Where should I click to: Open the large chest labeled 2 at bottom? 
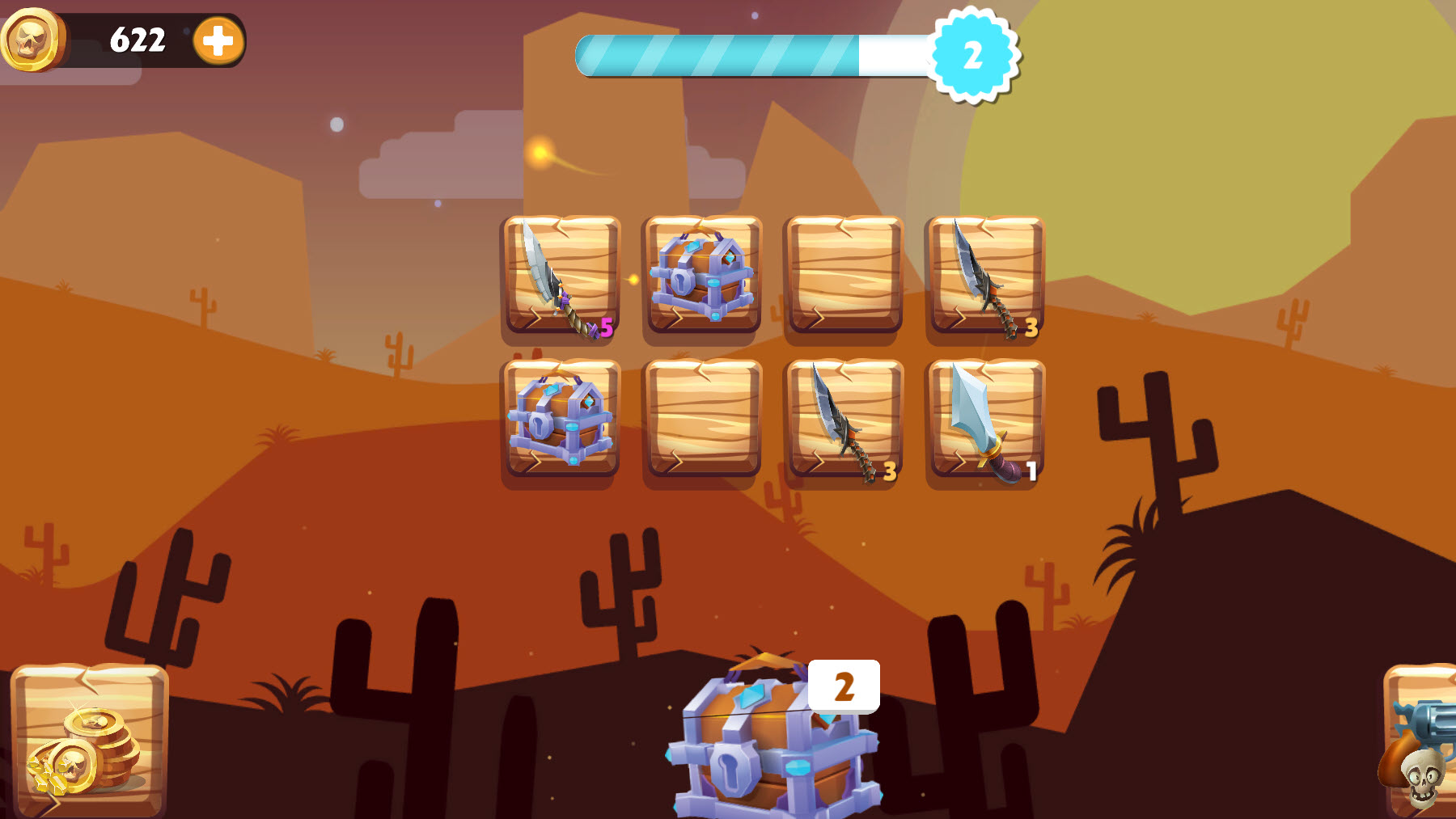[x=772, y=752]
